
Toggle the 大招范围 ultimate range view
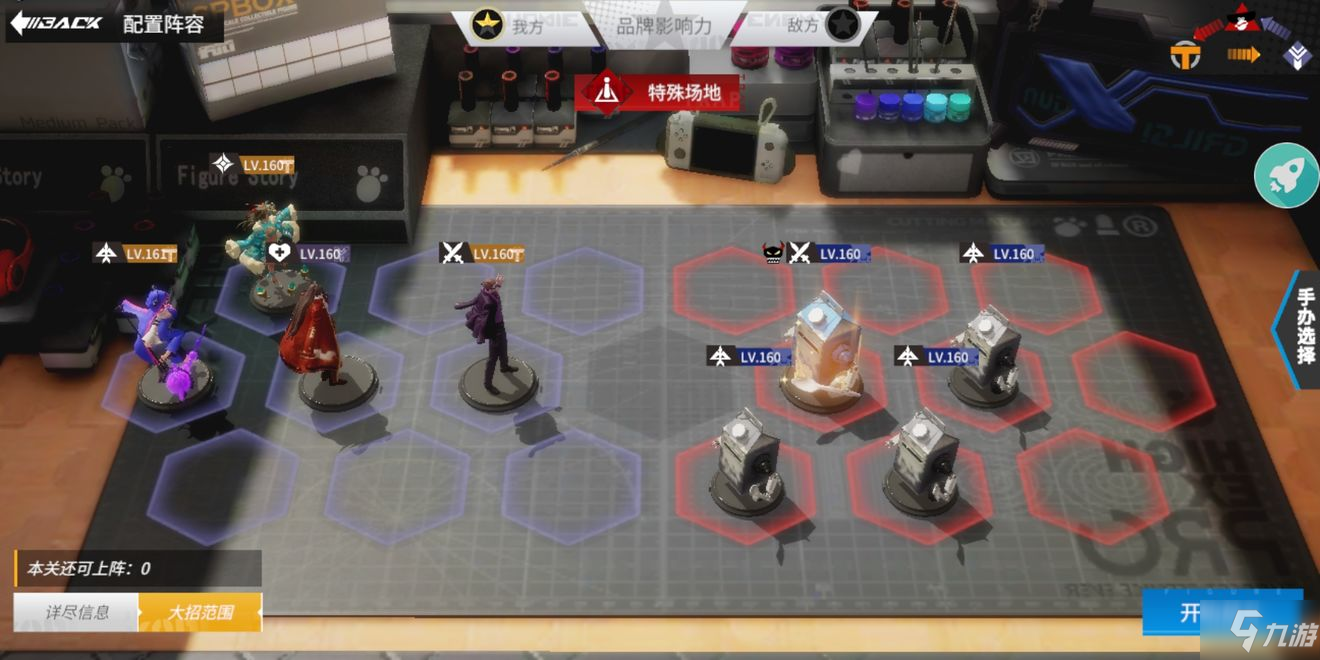pyautogui.click(x=200, y=612)
